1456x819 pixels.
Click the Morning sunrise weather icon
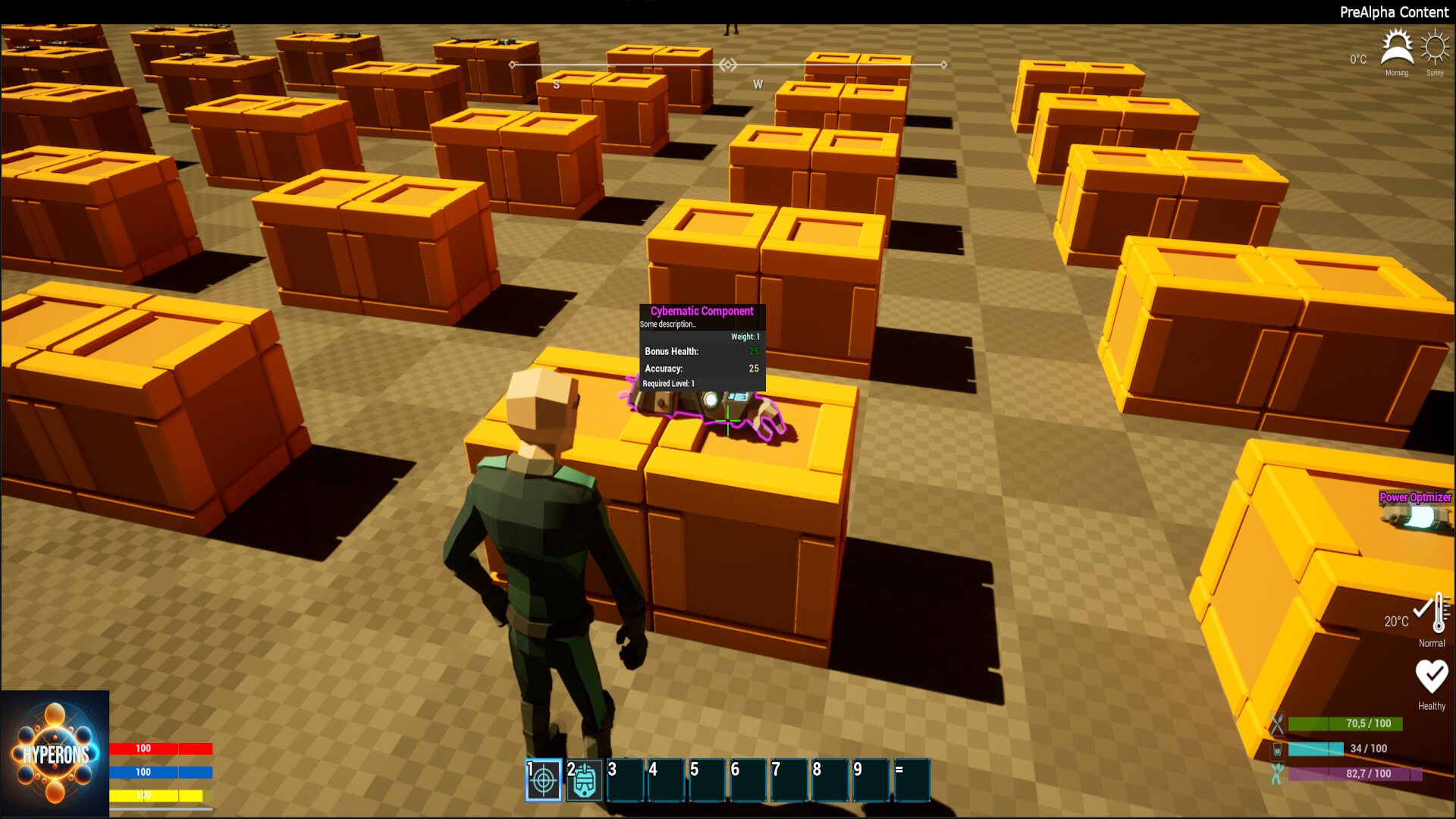(1396, 47)
